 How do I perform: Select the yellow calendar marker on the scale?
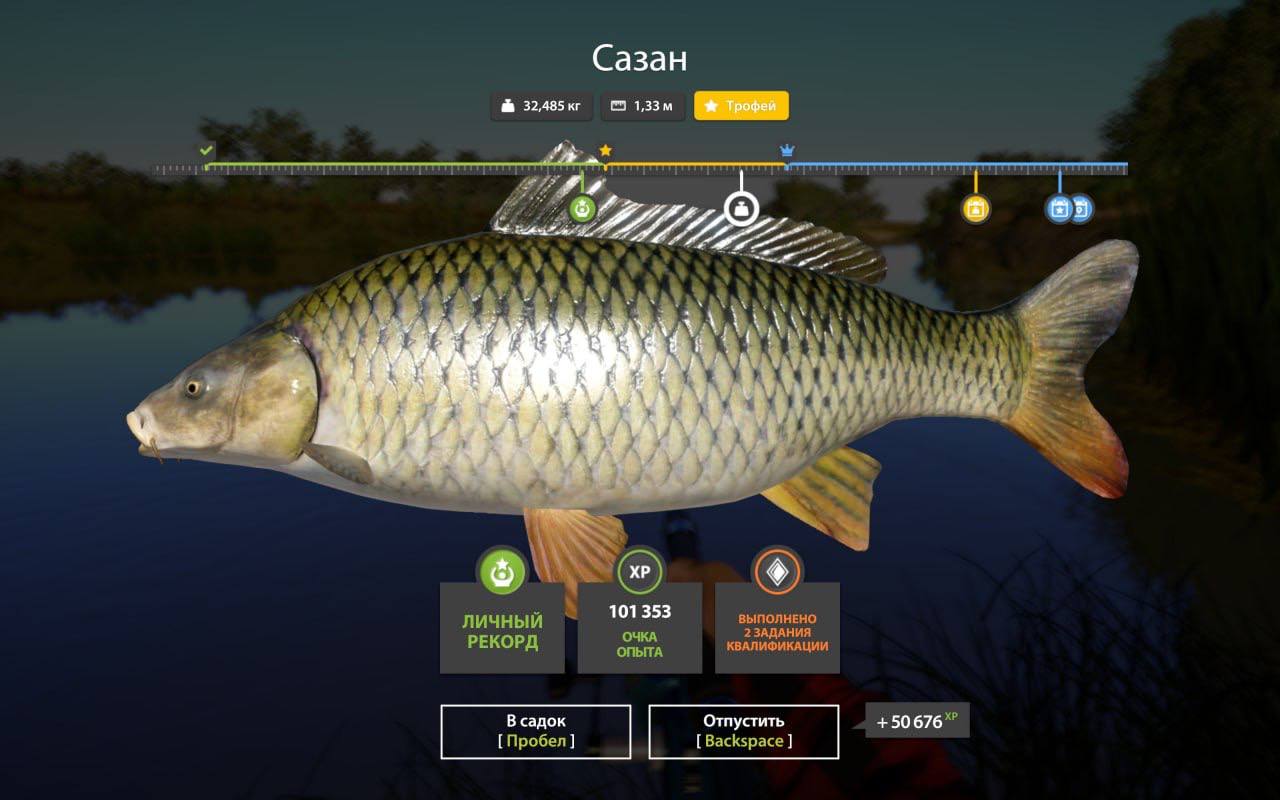tap(975, 209)
